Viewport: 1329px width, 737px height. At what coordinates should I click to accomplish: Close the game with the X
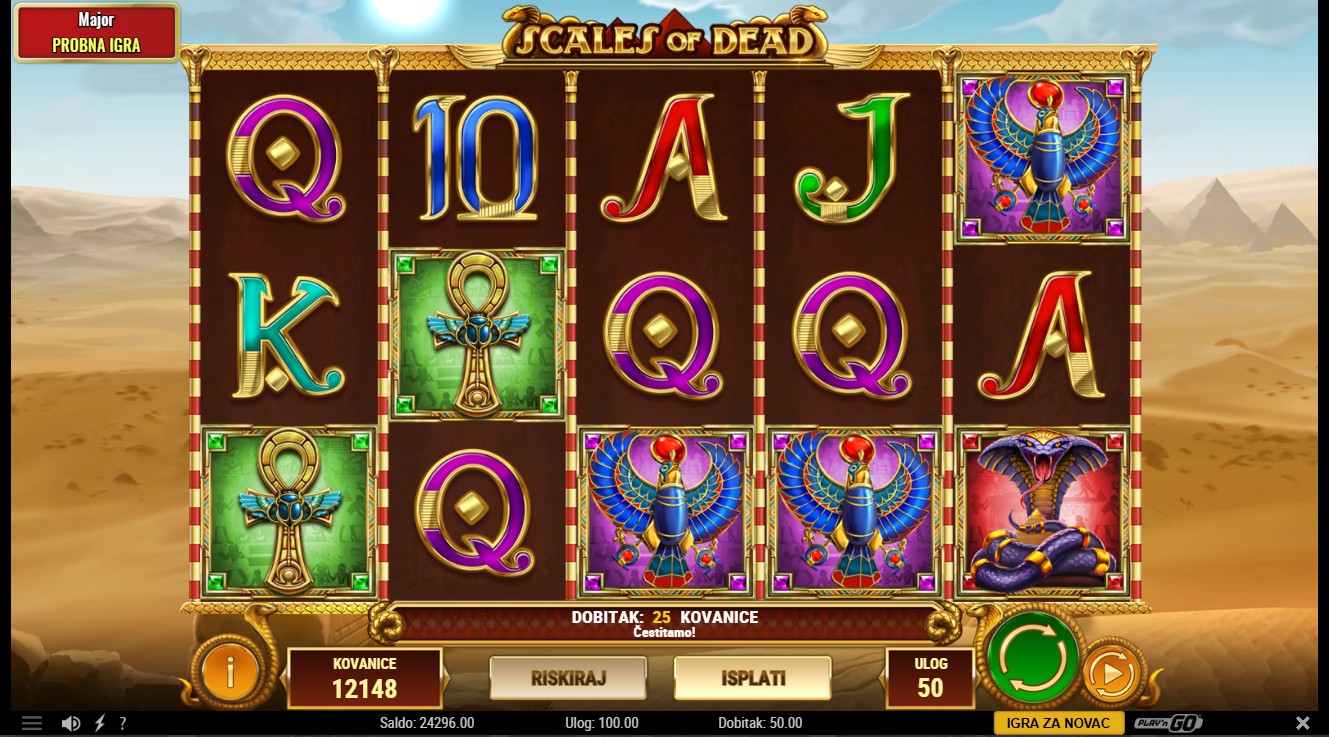pyautogui.click(x=1302, y=723)
